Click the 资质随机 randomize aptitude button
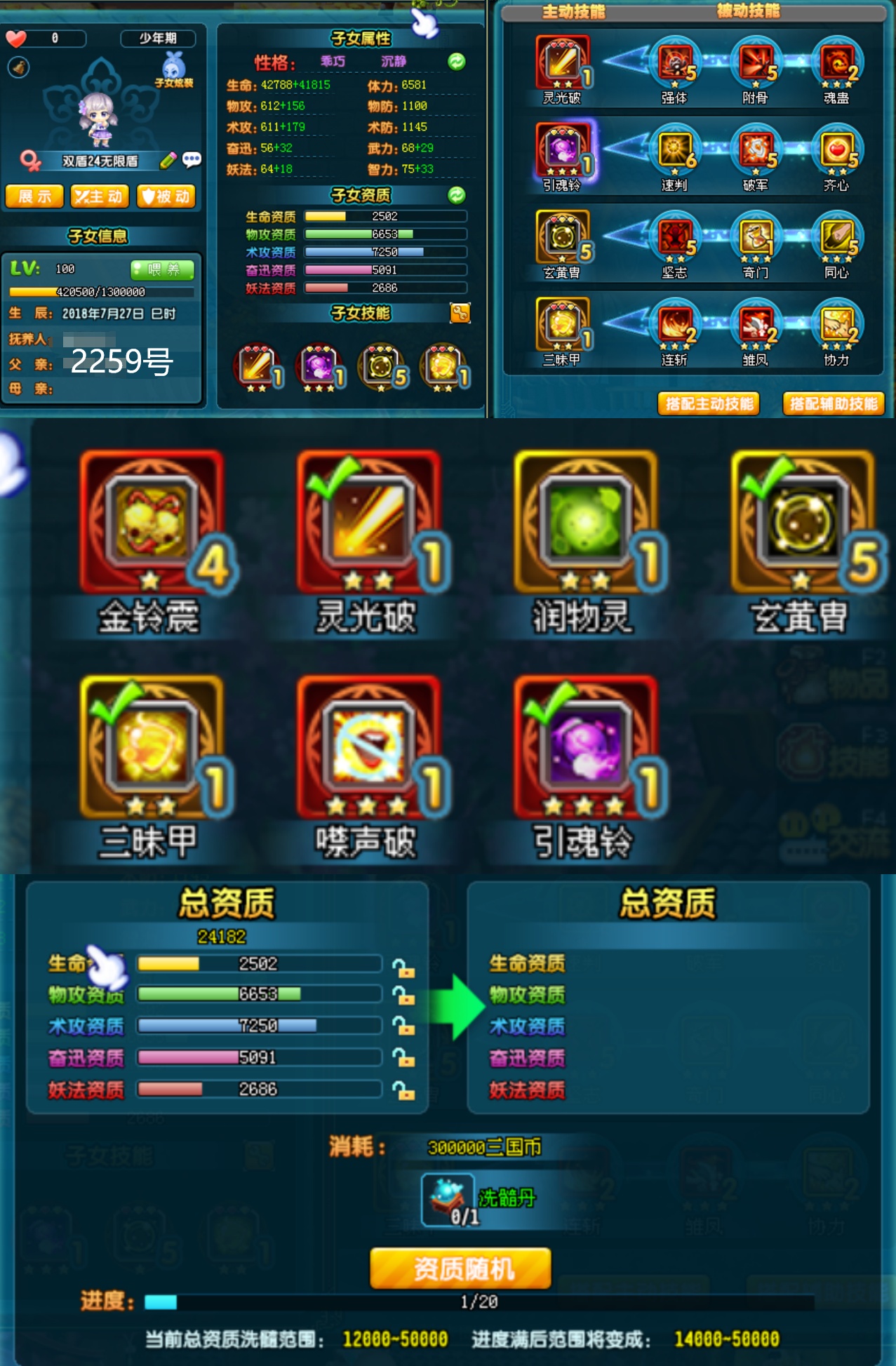 click(x=460, y=1268)
